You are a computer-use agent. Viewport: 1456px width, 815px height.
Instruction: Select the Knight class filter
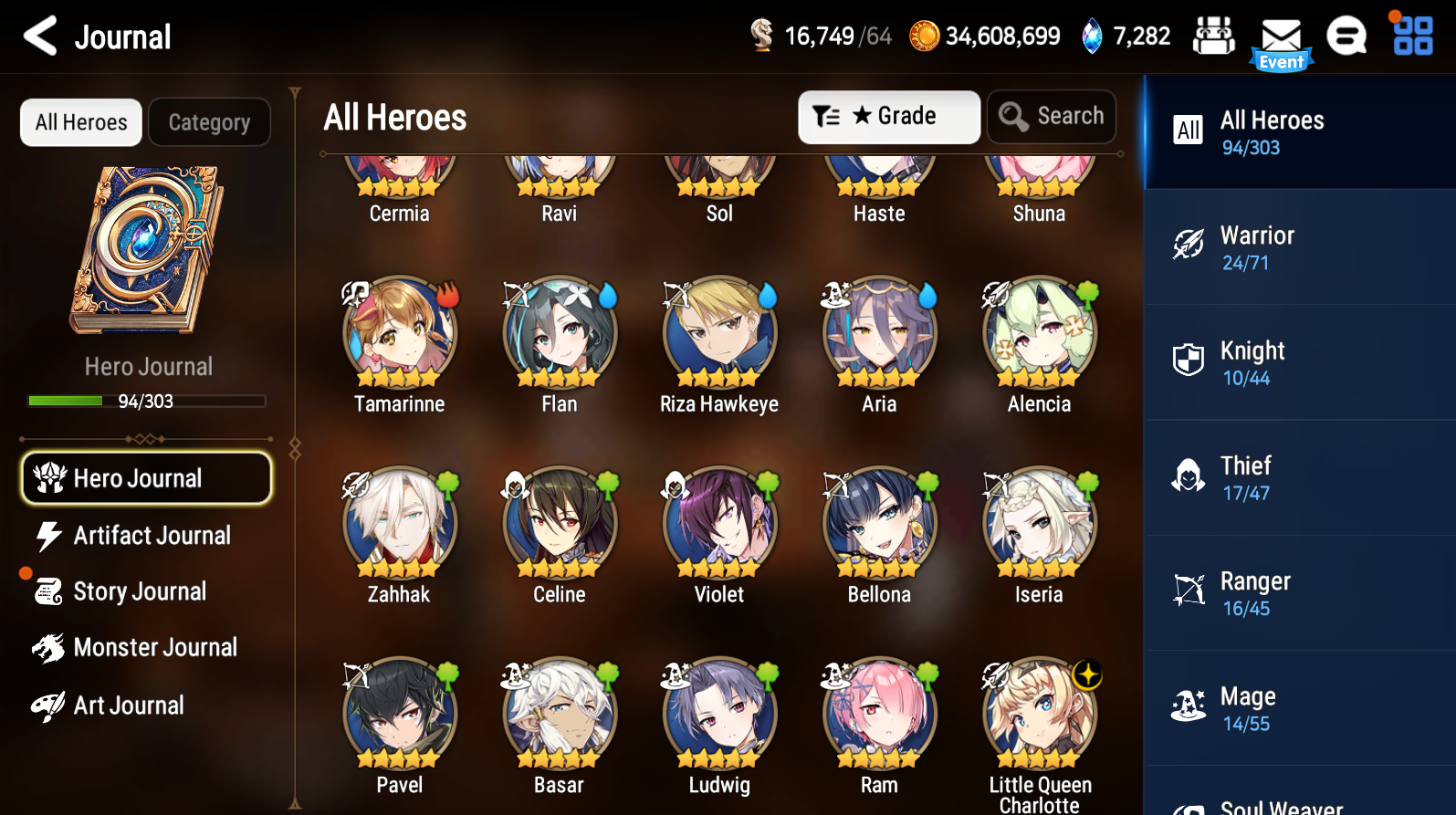coord(1297,361)
